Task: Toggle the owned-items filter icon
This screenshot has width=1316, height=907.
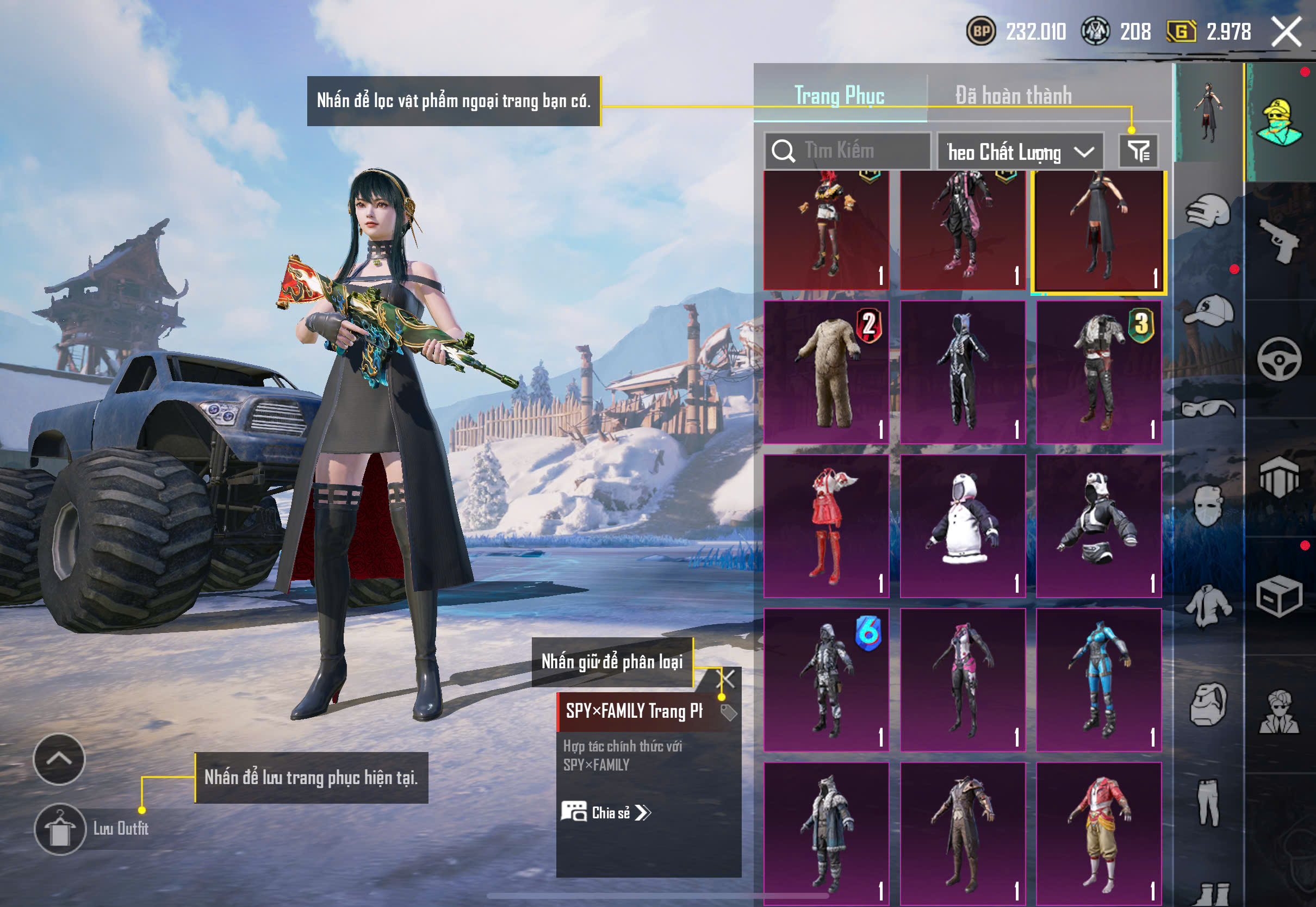Action: tap(1138, 151)
